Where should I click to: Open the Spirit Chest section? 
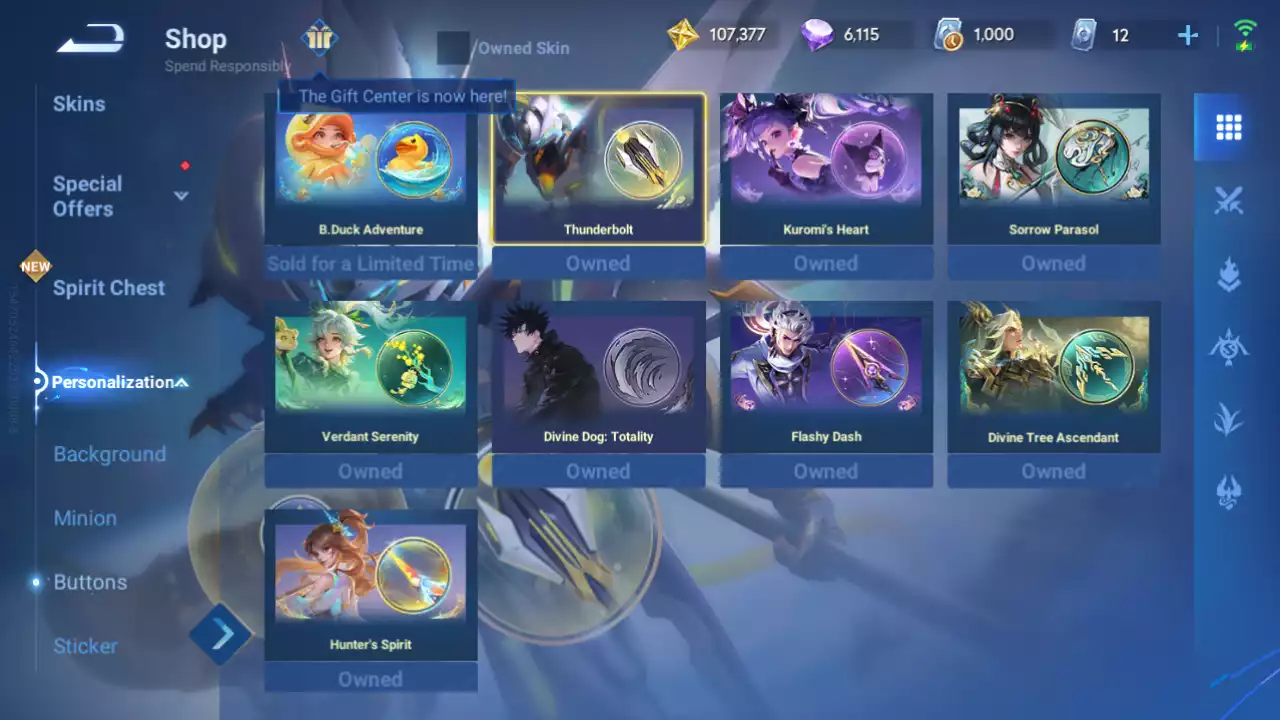(x=109, y=288)
